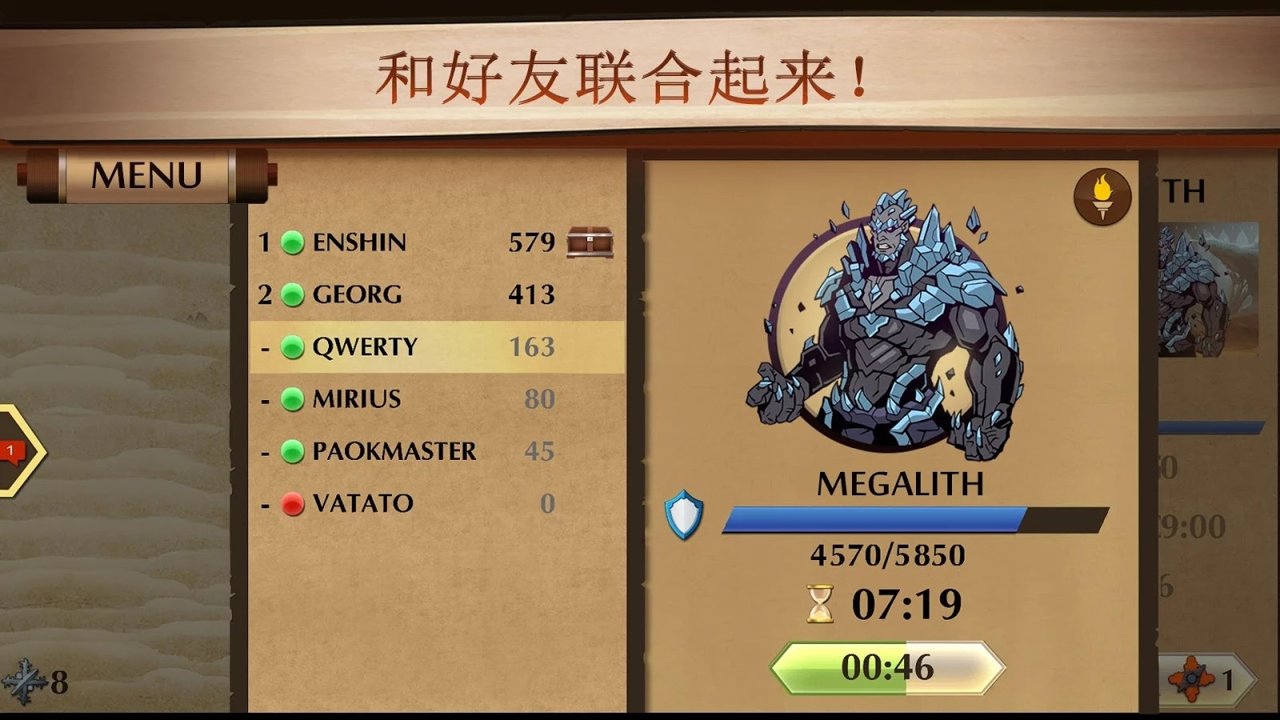Toggle VATATO's red offline status indicator
This screenshot has width=1280, height=720.
click(292, 503)
